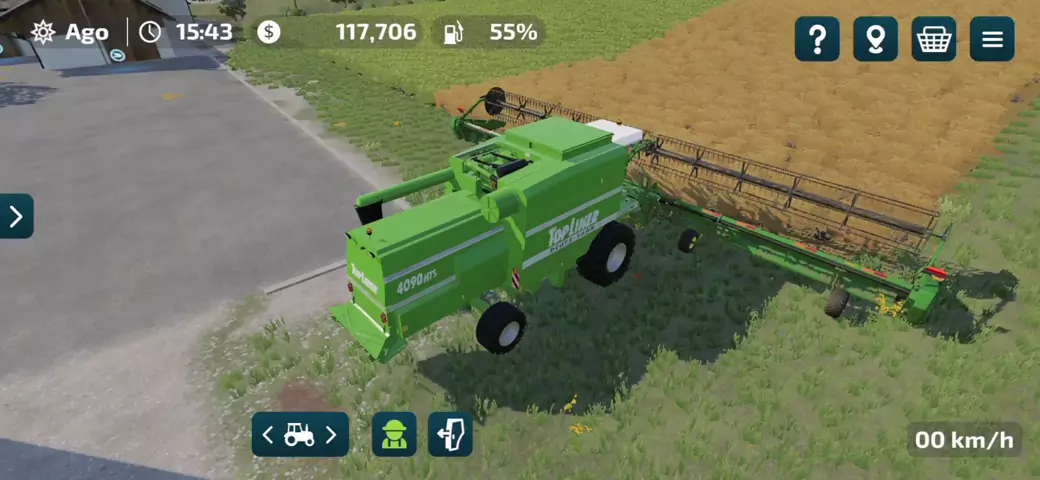1040x480 pixels.
Task: Open the hamburger main menu
Action: click(991, 39)
